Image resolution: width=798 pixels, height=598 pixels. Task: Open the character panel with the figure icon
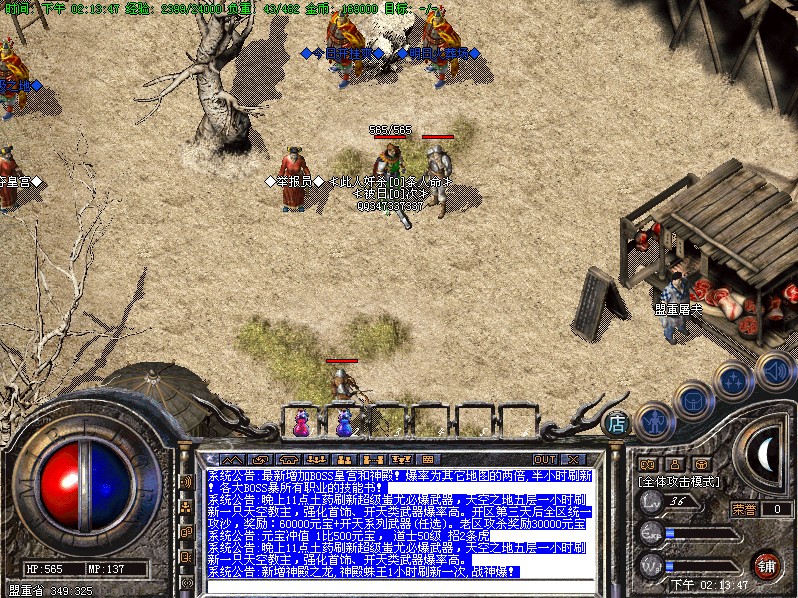(x=653, y=422)
